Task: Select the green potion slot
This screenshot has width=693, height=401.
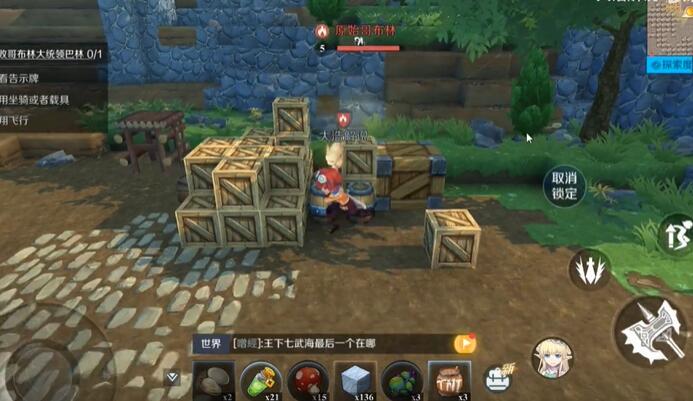Action: pyautogui.click(x=260, y=381)
